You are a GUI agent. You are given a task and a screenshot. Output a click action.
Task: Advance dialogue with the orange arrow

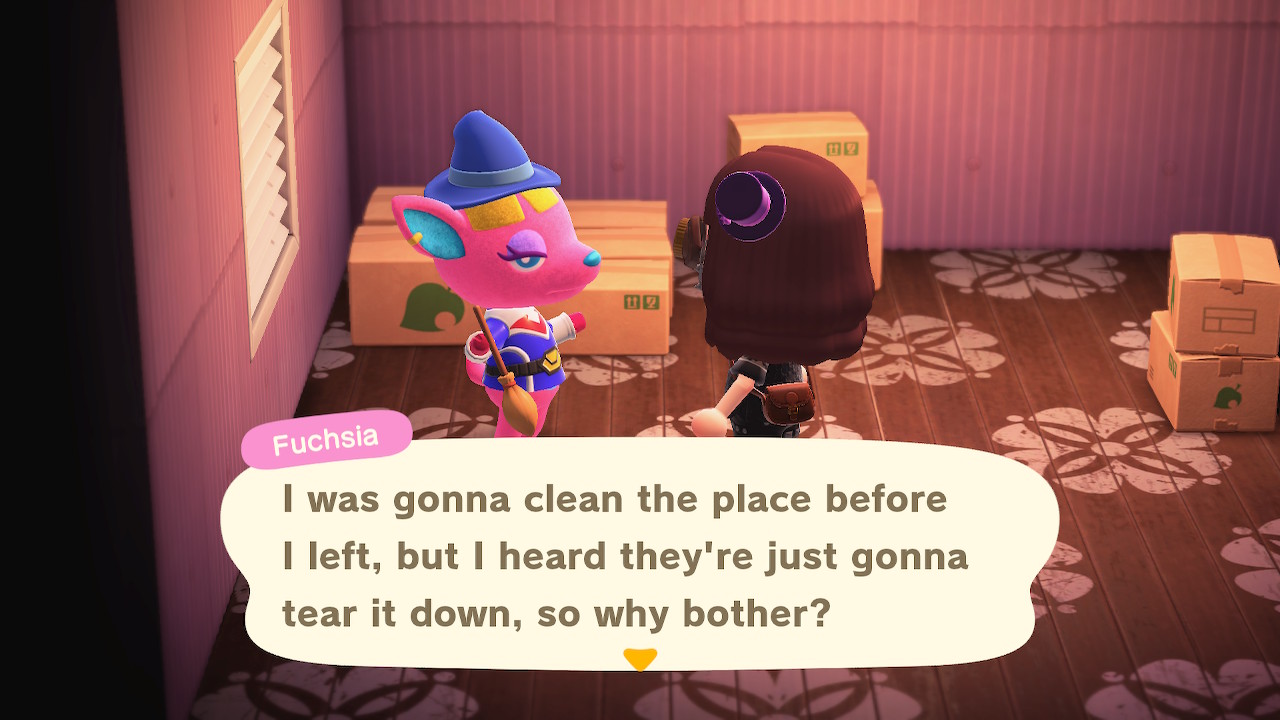(639, 659)
